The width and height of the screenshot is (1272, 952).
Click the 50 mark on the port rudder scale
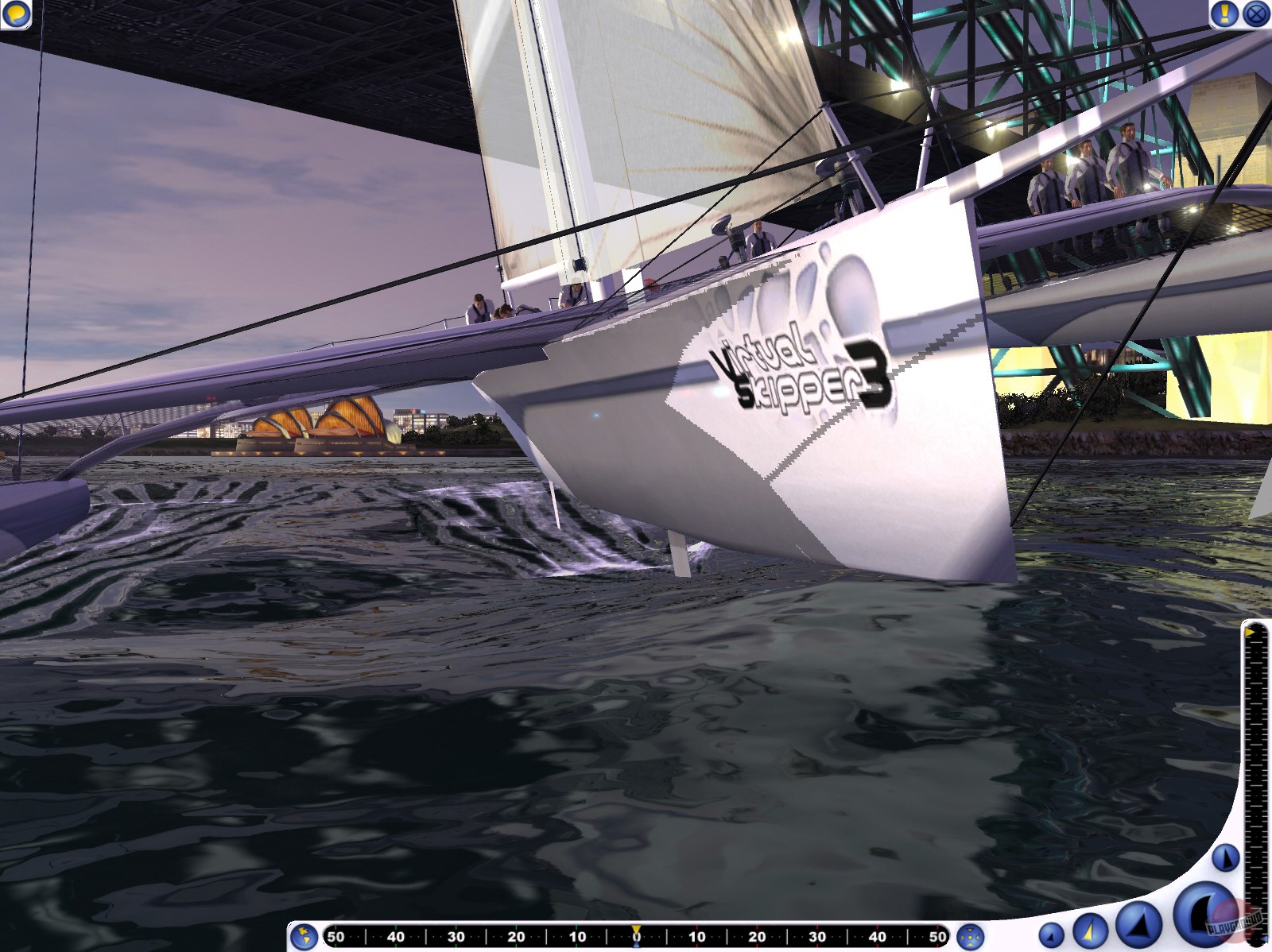pyautogui.click(x=336, y=938)
